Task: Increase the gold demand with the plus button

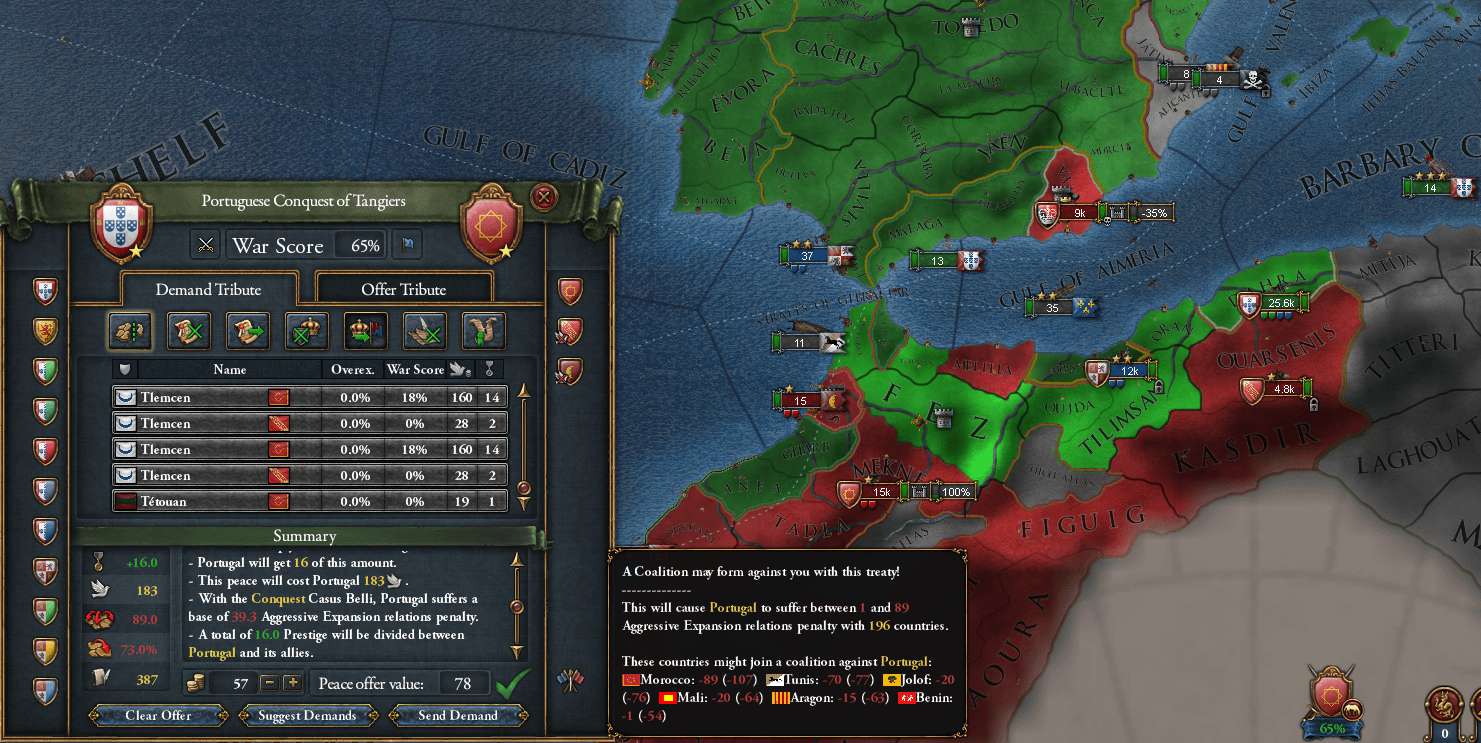Action: [x=292, y=683]
